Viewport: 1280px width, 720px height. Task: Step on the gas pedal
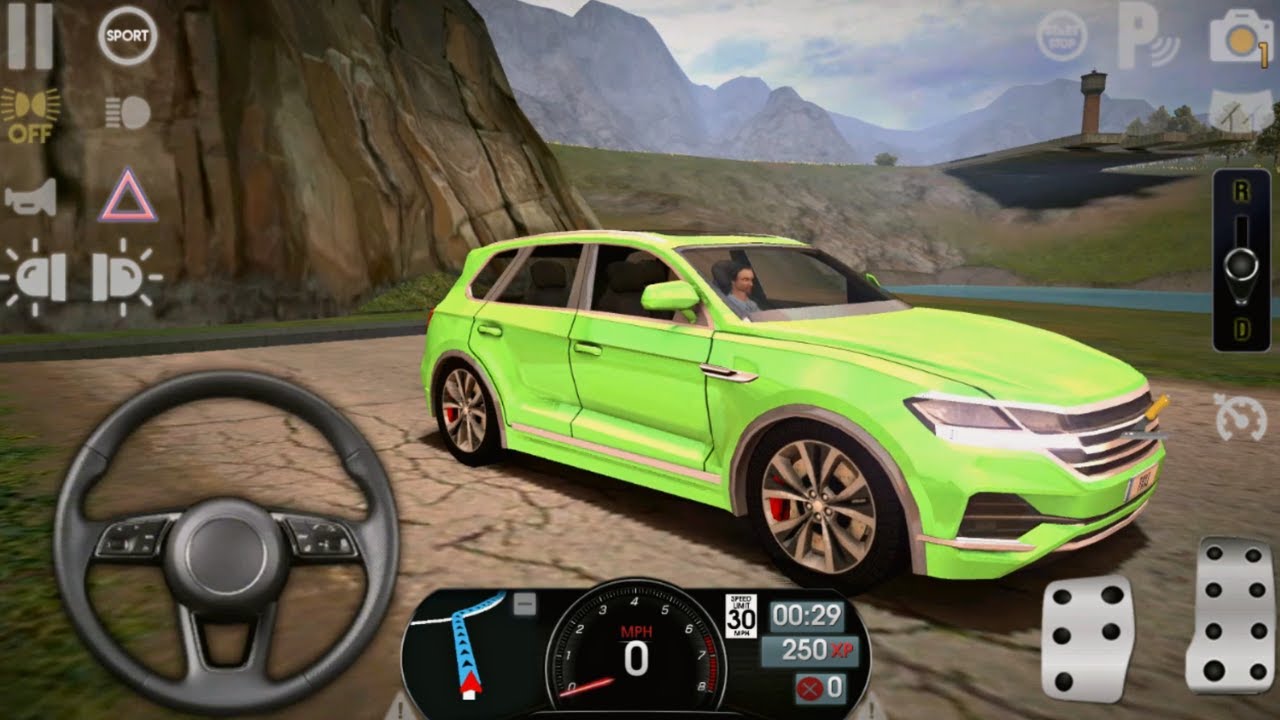[1229, 614]
